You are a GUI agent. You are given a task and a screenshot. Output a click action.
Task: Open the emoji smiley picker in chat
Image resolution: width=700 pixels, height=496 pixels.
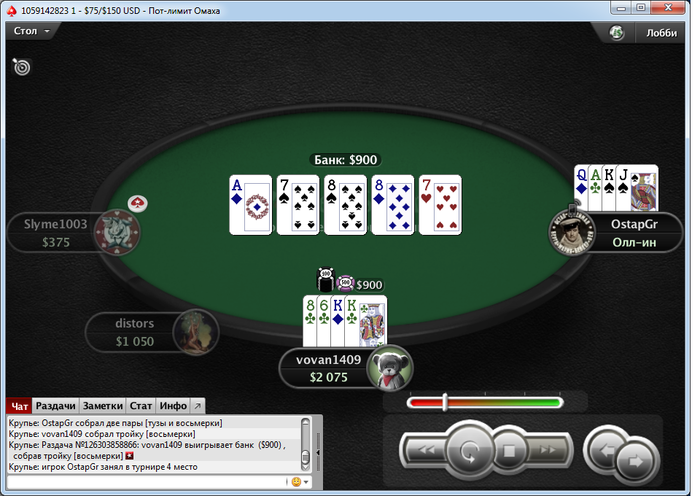point(295,481)
